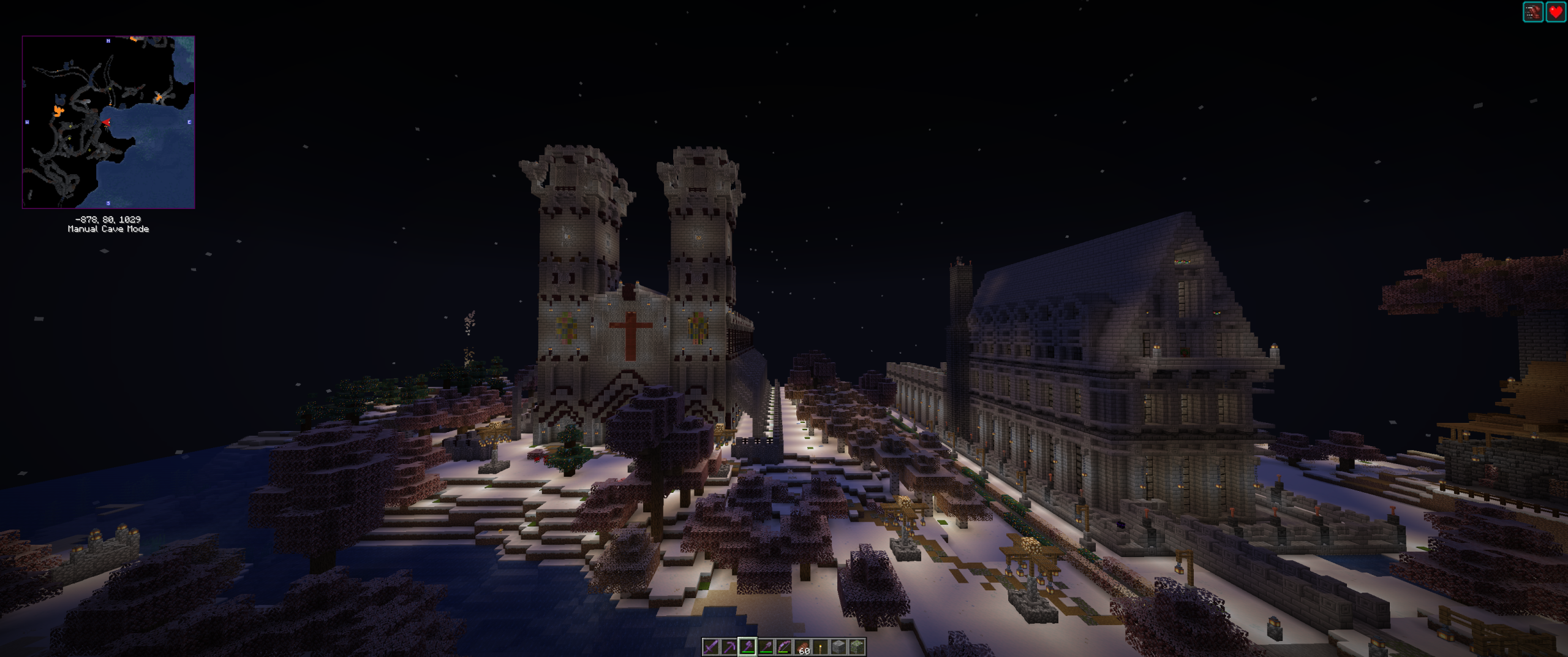Select the purple pickaxe hotbar slot
Screen dimensions: 1568x657
point(729,647)
